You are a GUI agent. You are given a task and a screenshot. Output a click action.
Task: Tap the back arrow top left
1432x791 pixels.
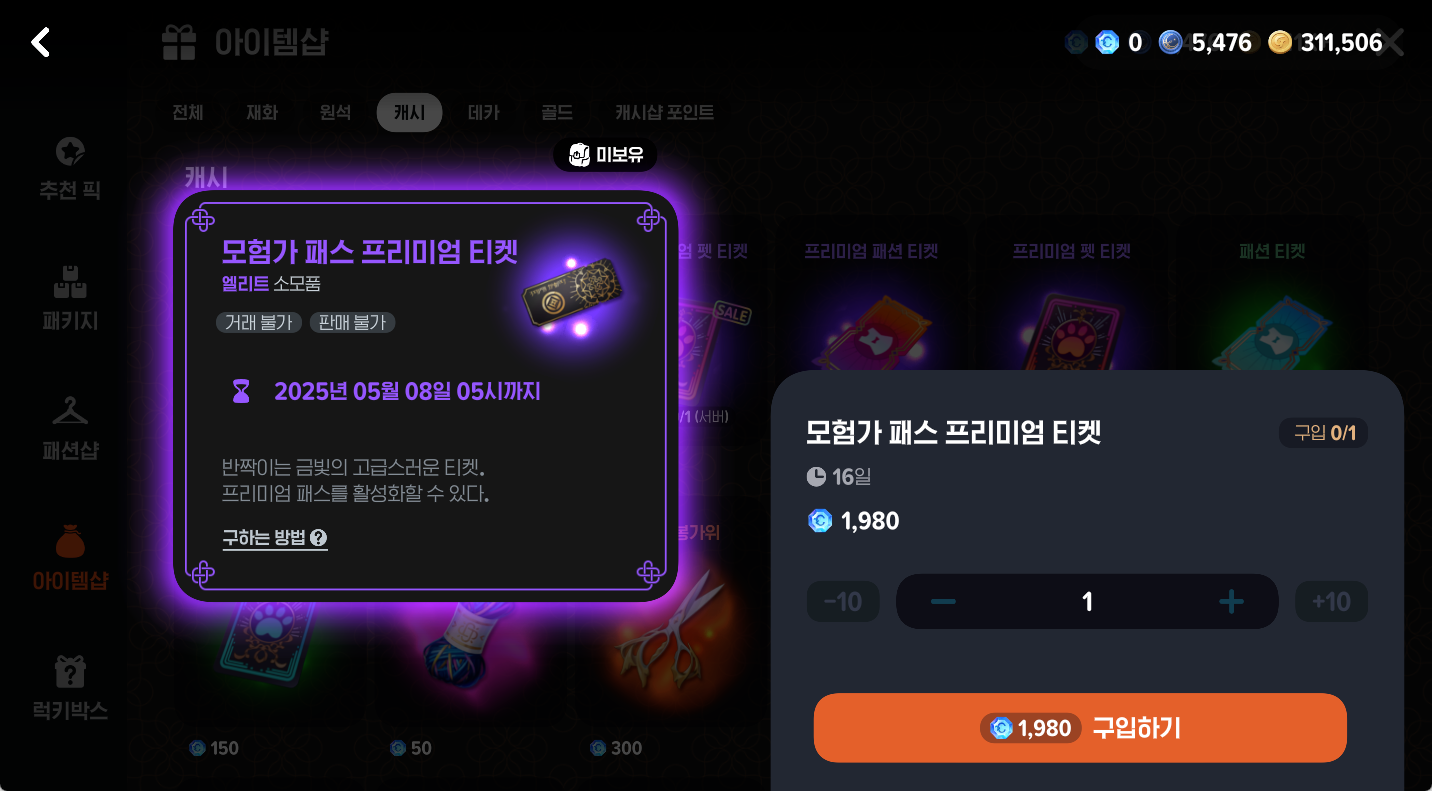(39, 42)
